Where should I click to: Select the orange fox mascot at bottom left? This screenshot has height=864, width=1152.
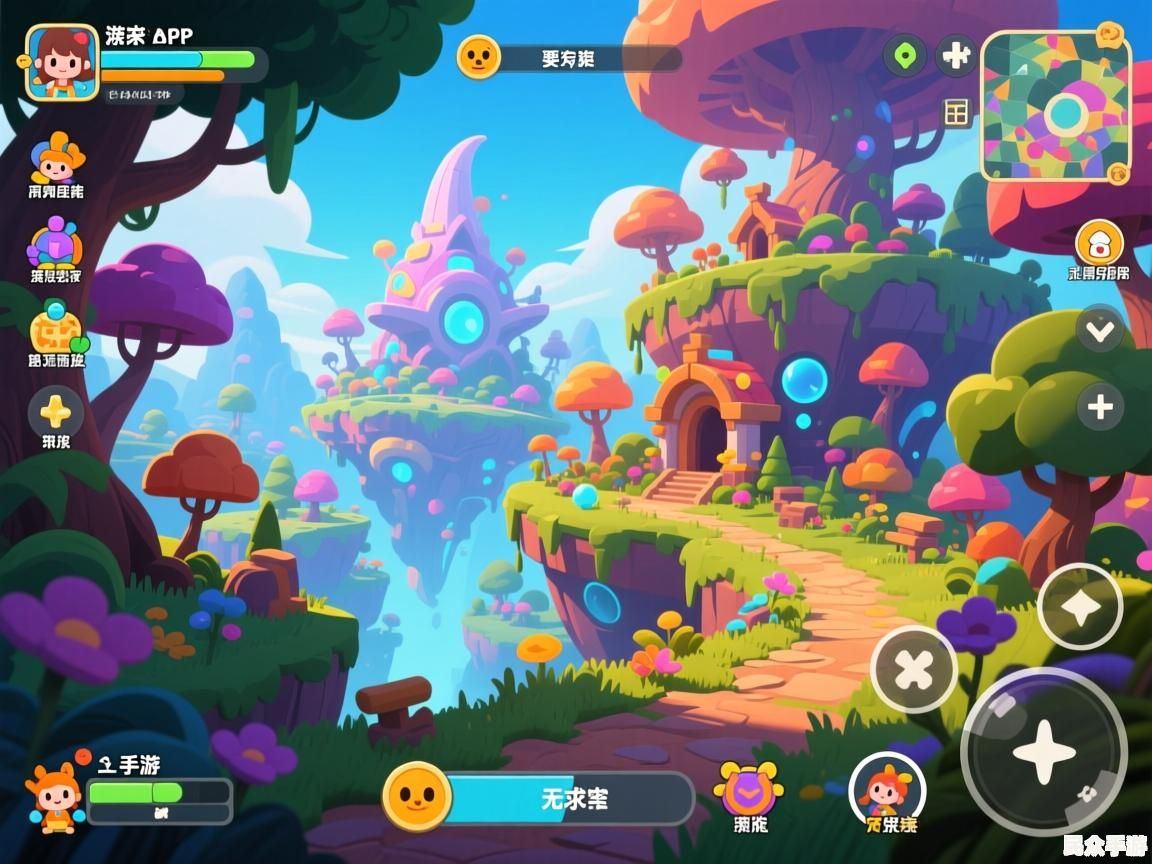[x=56, y=797]
